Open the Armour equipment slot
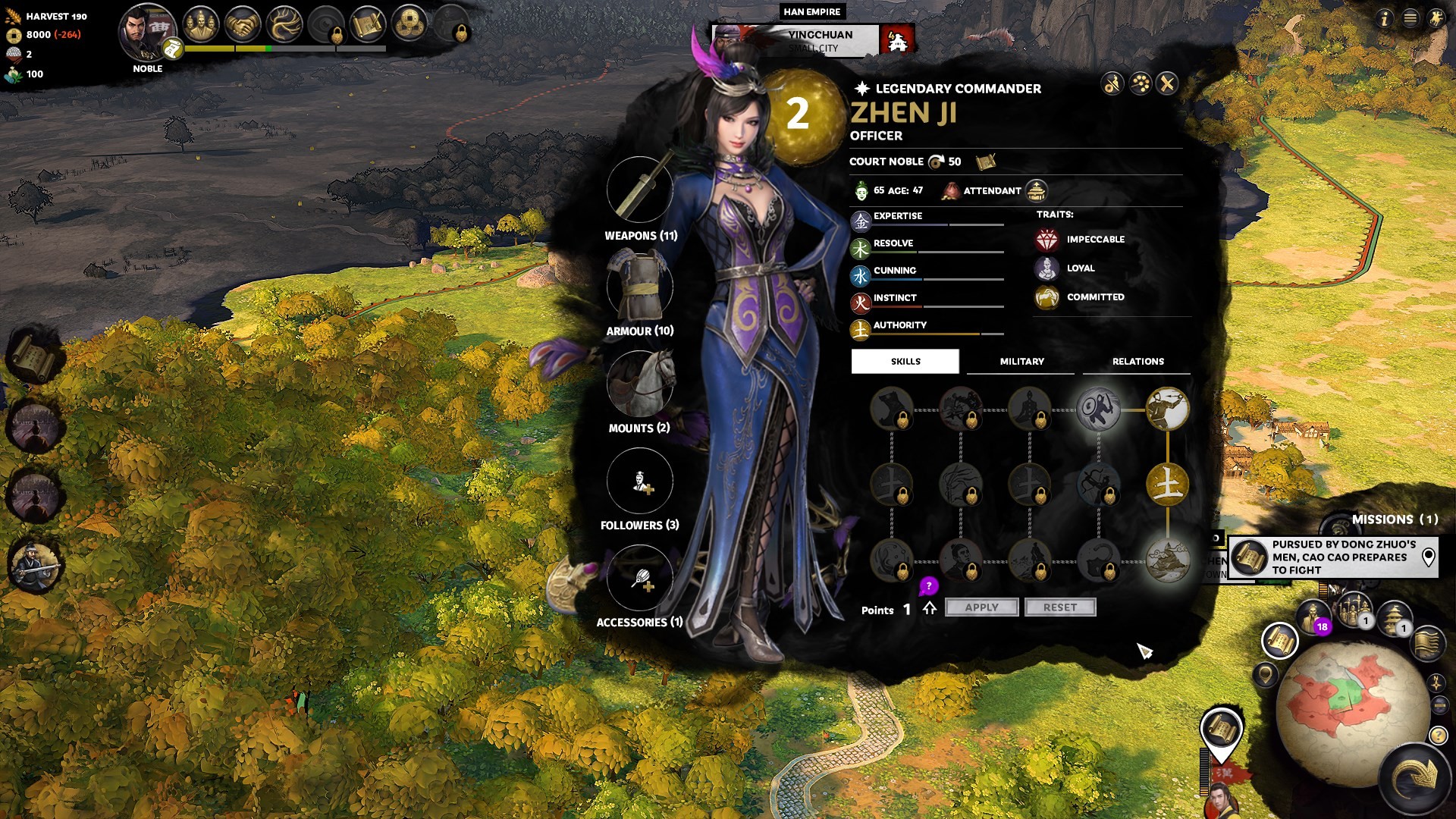 coord(639,287)
